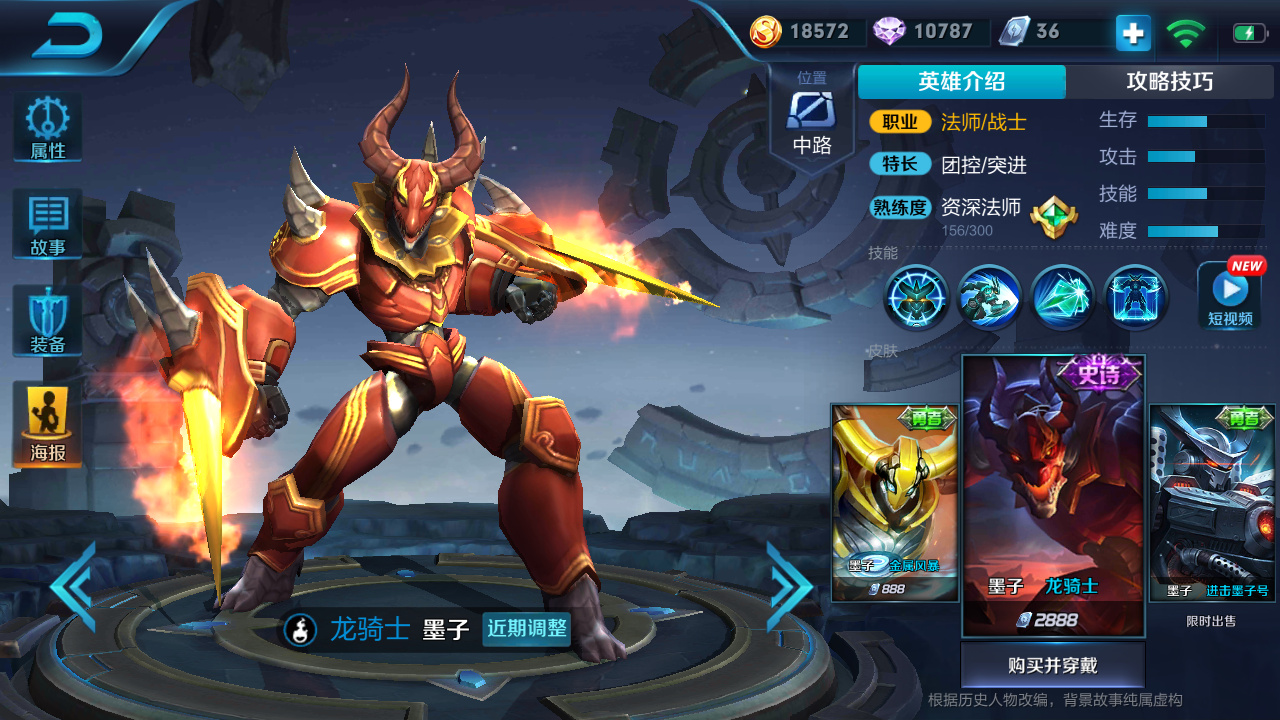Open the 近期调整 recent adjustments tag
The height and width of the screenshot is (720, 1280).
pyautogui.click(x=526, y=629)
